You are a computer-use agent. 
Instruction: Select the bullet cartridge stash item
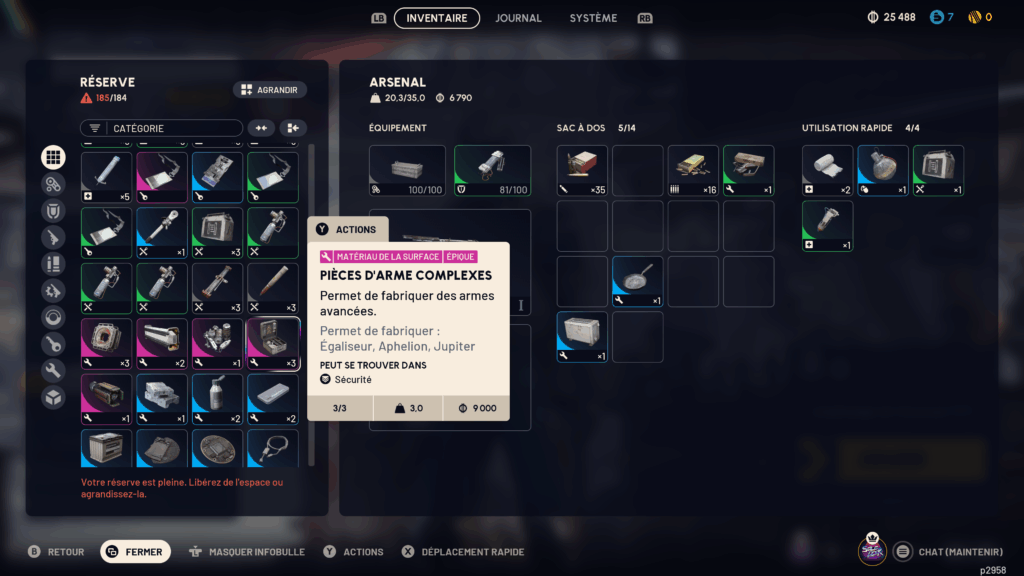click(273, 289)
